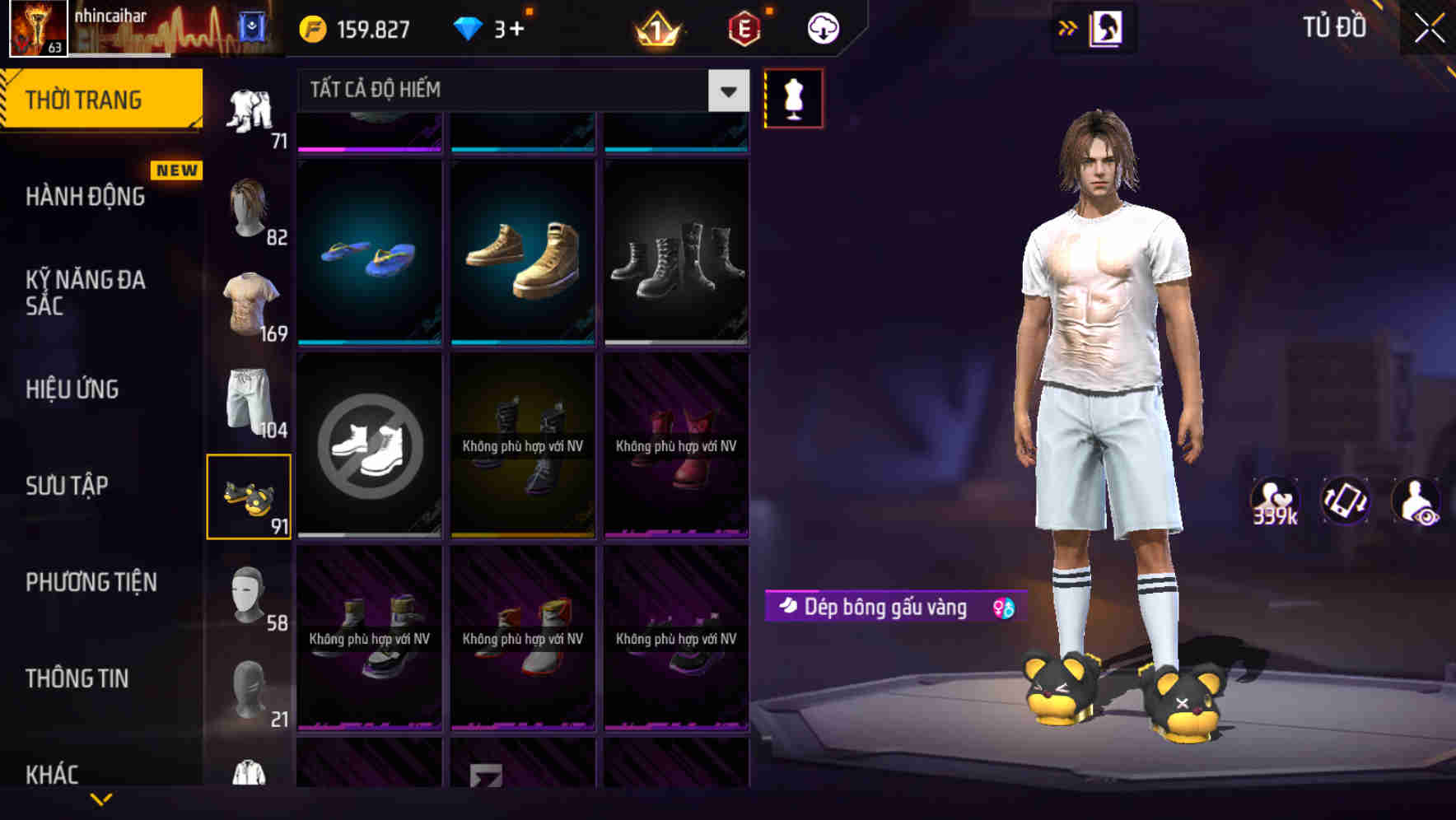Open the HIỆU ỨNG effects section

pyautogui.click(x=71, y=389)
